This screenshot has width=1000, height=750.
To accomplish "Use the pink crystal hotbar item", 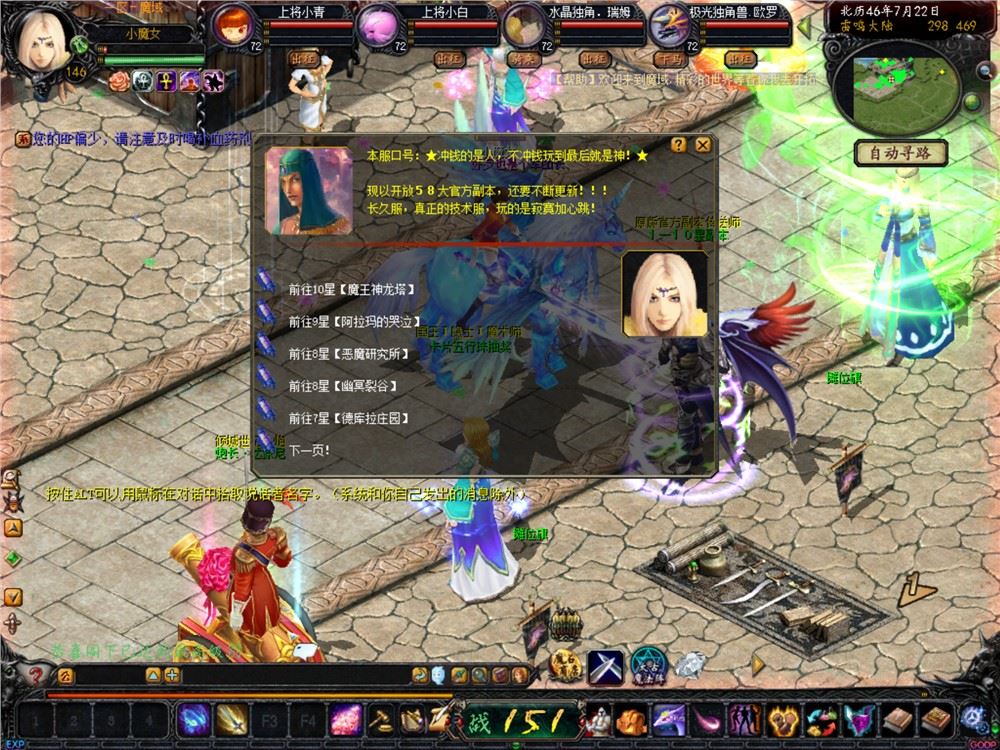I will click(x=345, y=719).
